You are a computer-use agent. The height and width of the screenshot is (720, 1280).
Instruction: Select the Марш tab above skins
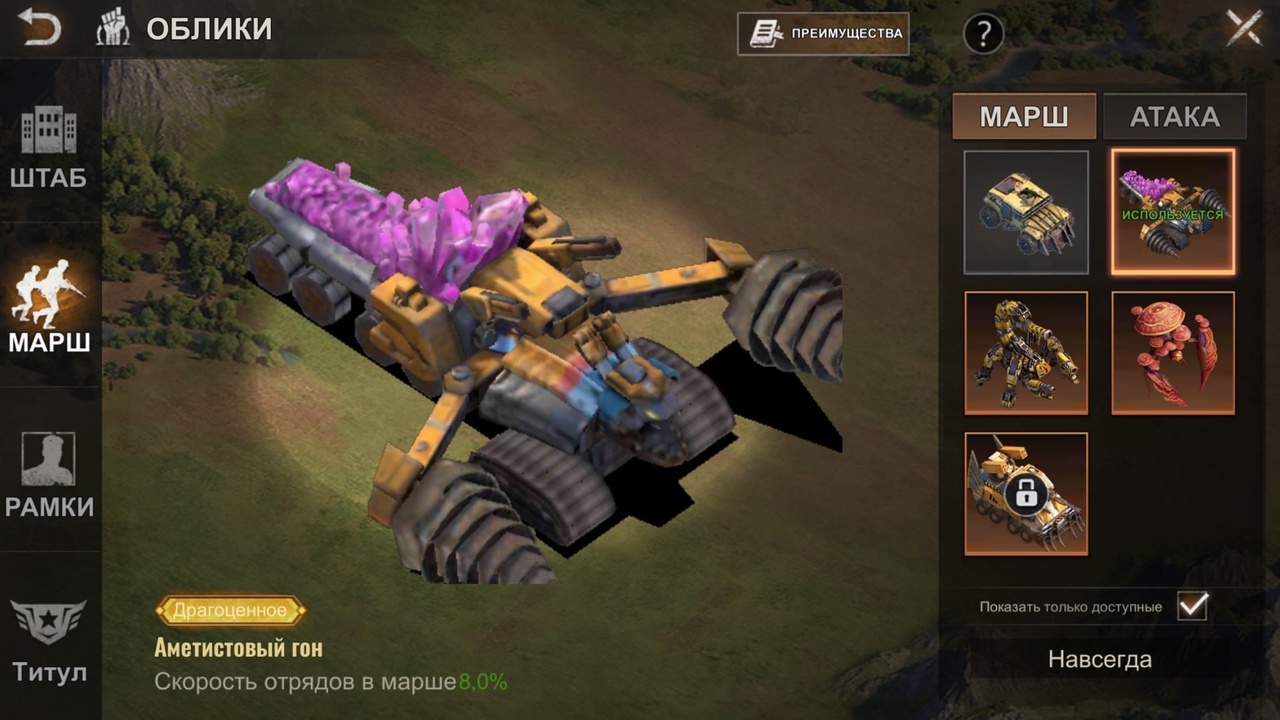[x=1024, y=116]
